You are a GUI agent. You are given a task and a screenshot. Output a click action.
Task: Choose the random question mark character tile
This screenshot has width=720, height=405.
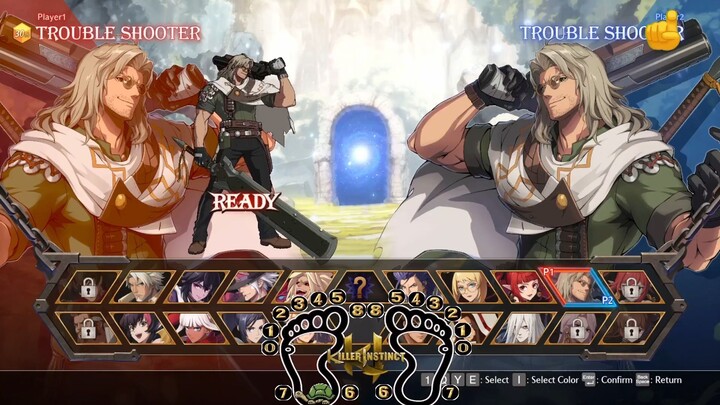pyautogui.click(x=358, y=288)
